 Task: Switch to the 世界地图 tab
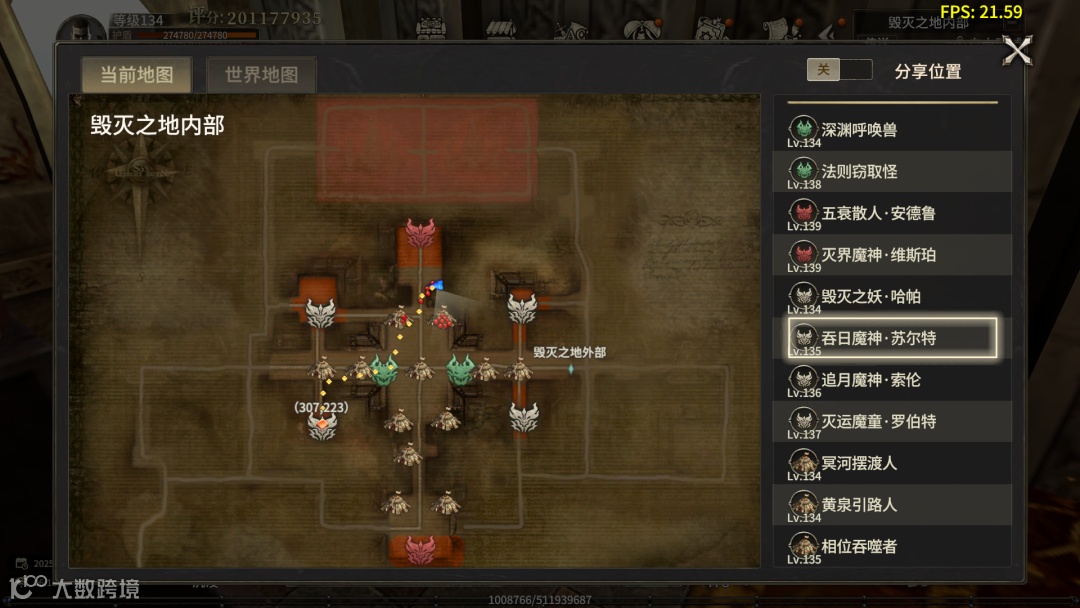click(x=261, y=75)
